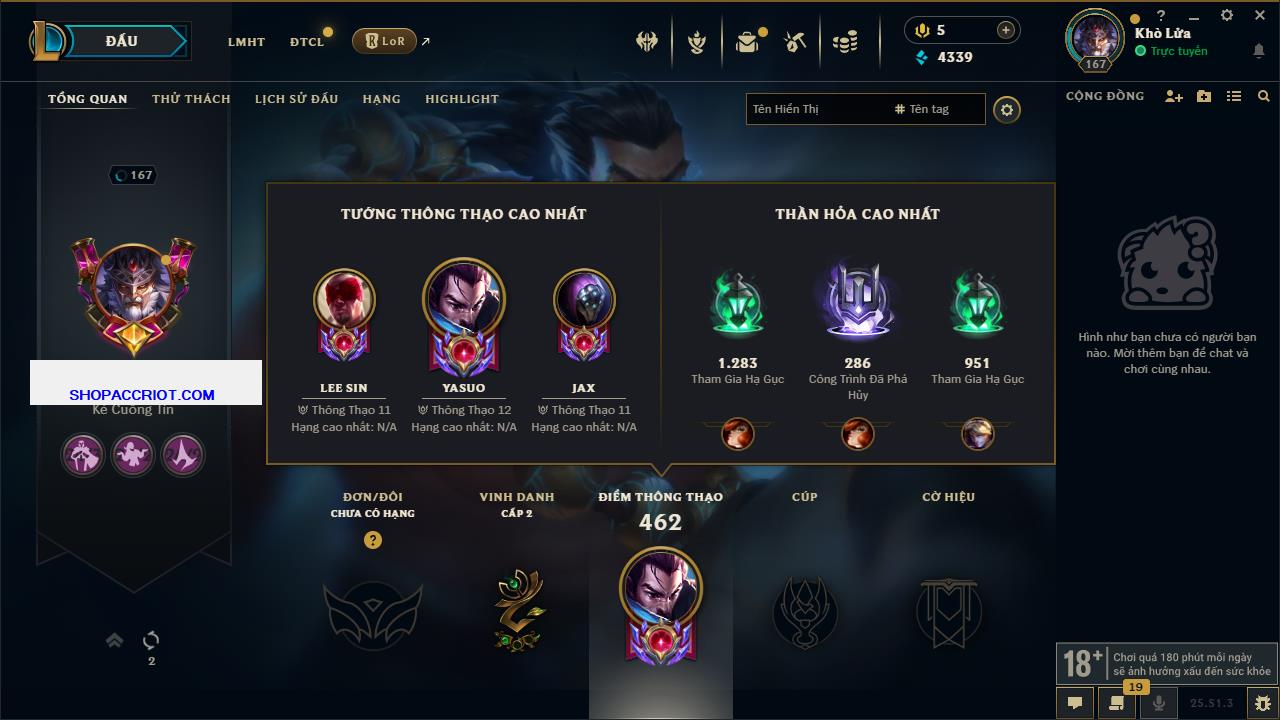
Task: Add RP with the plus button
Action: pos(1005,30)
